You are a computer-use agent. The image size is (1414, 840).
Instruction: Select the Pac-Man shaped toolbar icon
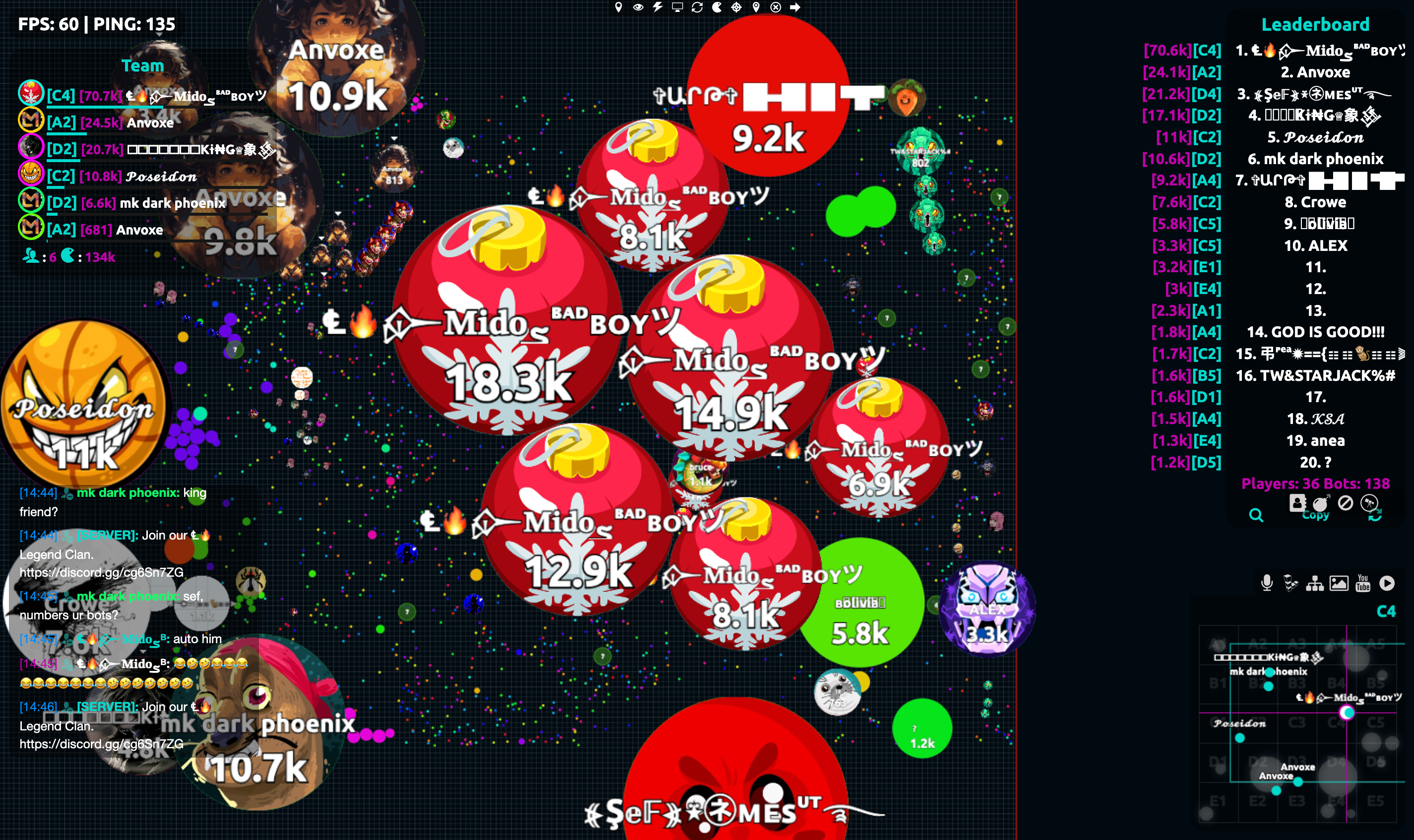(716, 7)
